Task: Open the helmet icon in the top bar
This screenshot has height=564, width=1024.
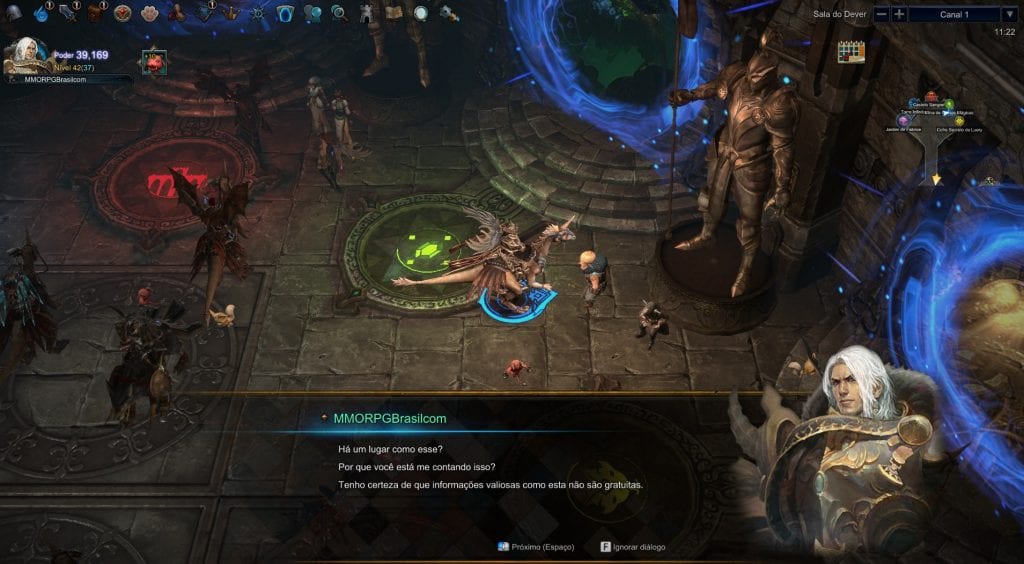Action: pyautogui.click(x=15, y=13)
